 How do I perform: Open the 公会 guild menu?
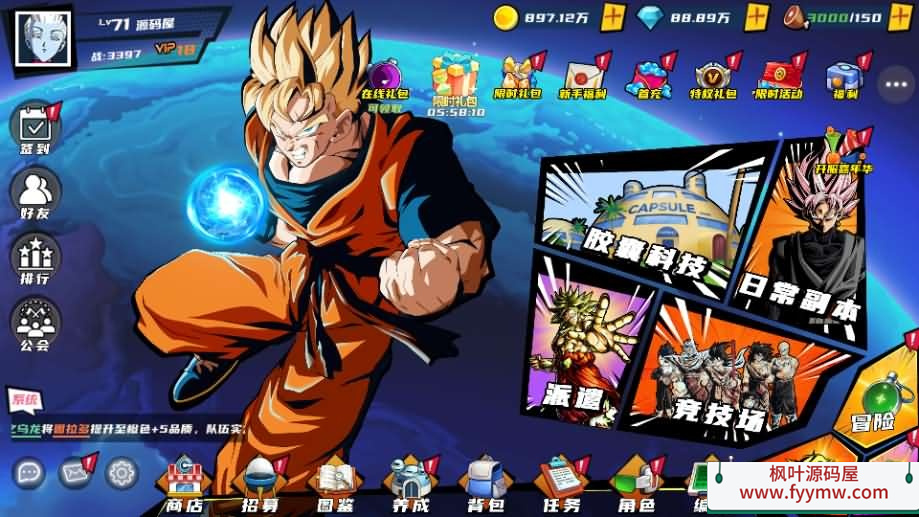point(35,321)
